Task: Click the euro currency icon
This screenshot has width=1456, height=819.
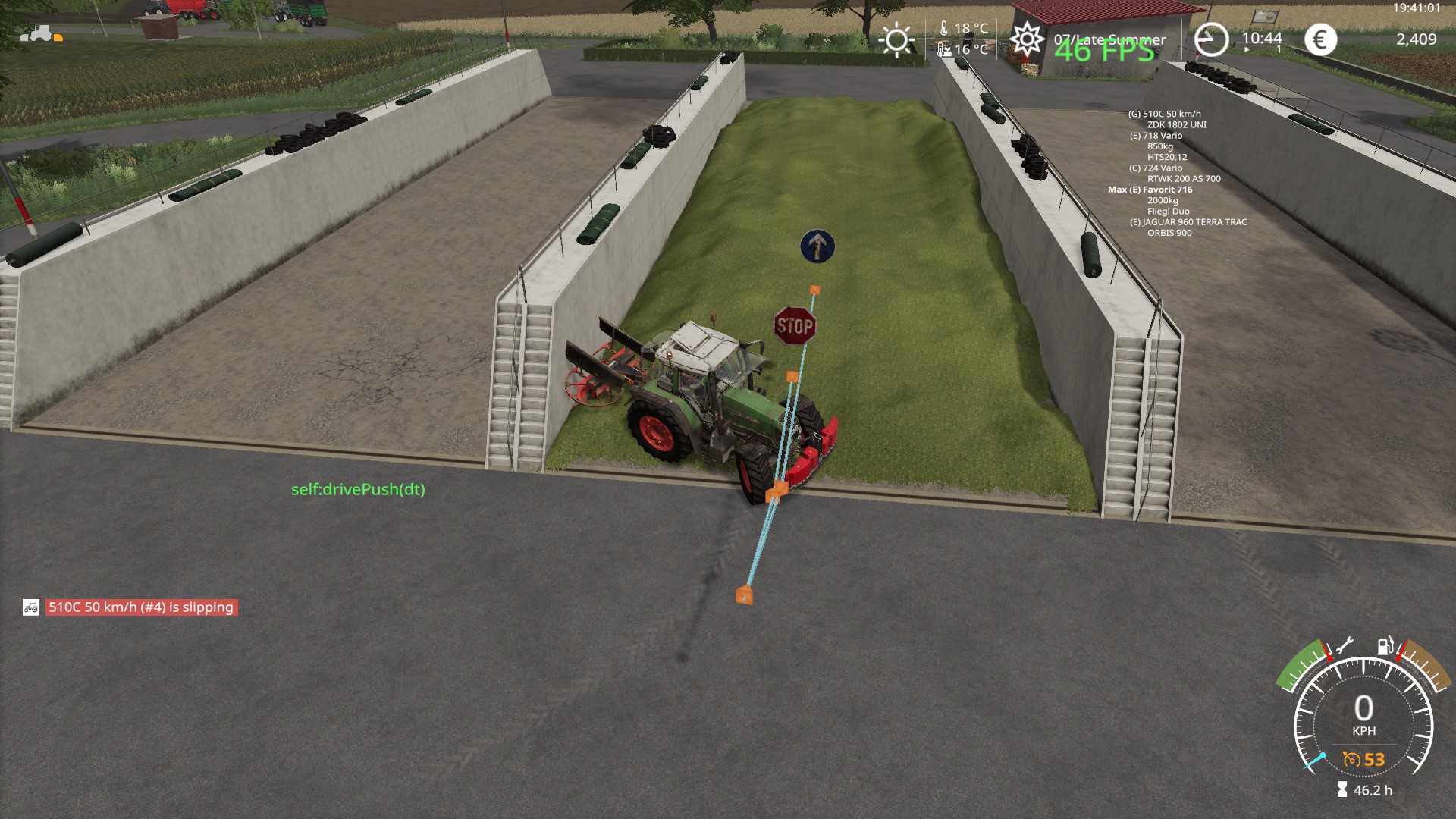Action: pos(1319,39)
